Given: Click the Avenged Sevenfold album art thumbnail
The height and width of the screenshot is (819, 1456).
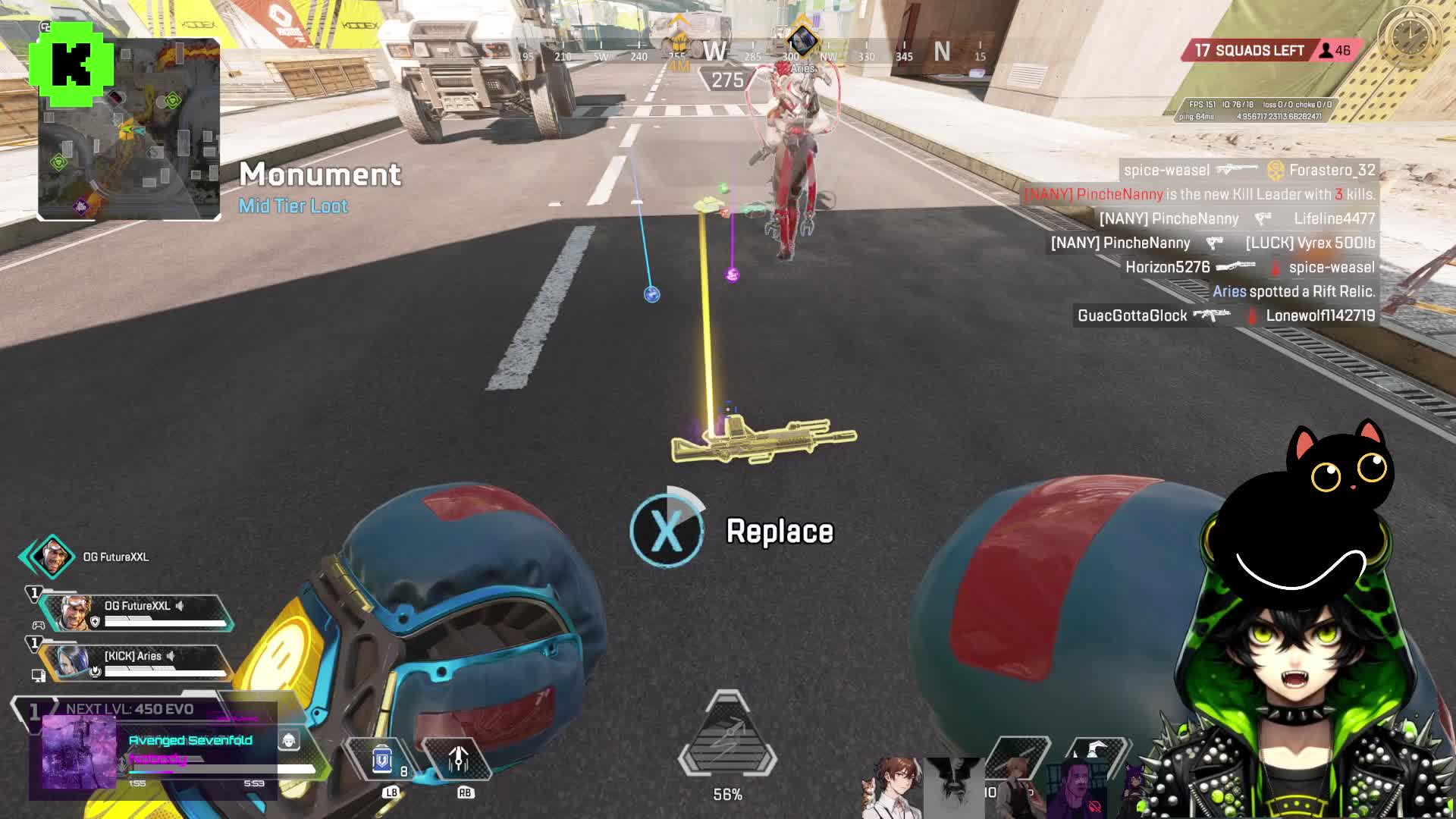Looking at the screenshot, I should pyautogui.click(x=79, y=752).
